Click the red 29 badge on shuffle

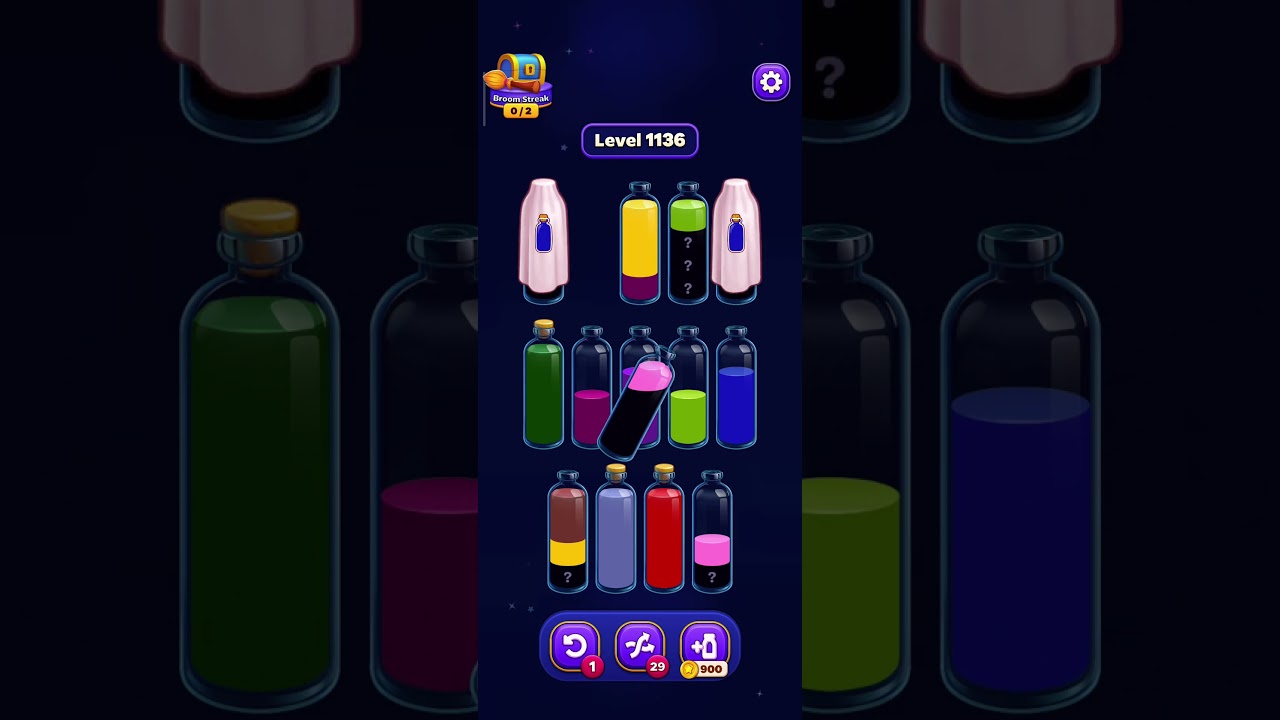point(657,668)
